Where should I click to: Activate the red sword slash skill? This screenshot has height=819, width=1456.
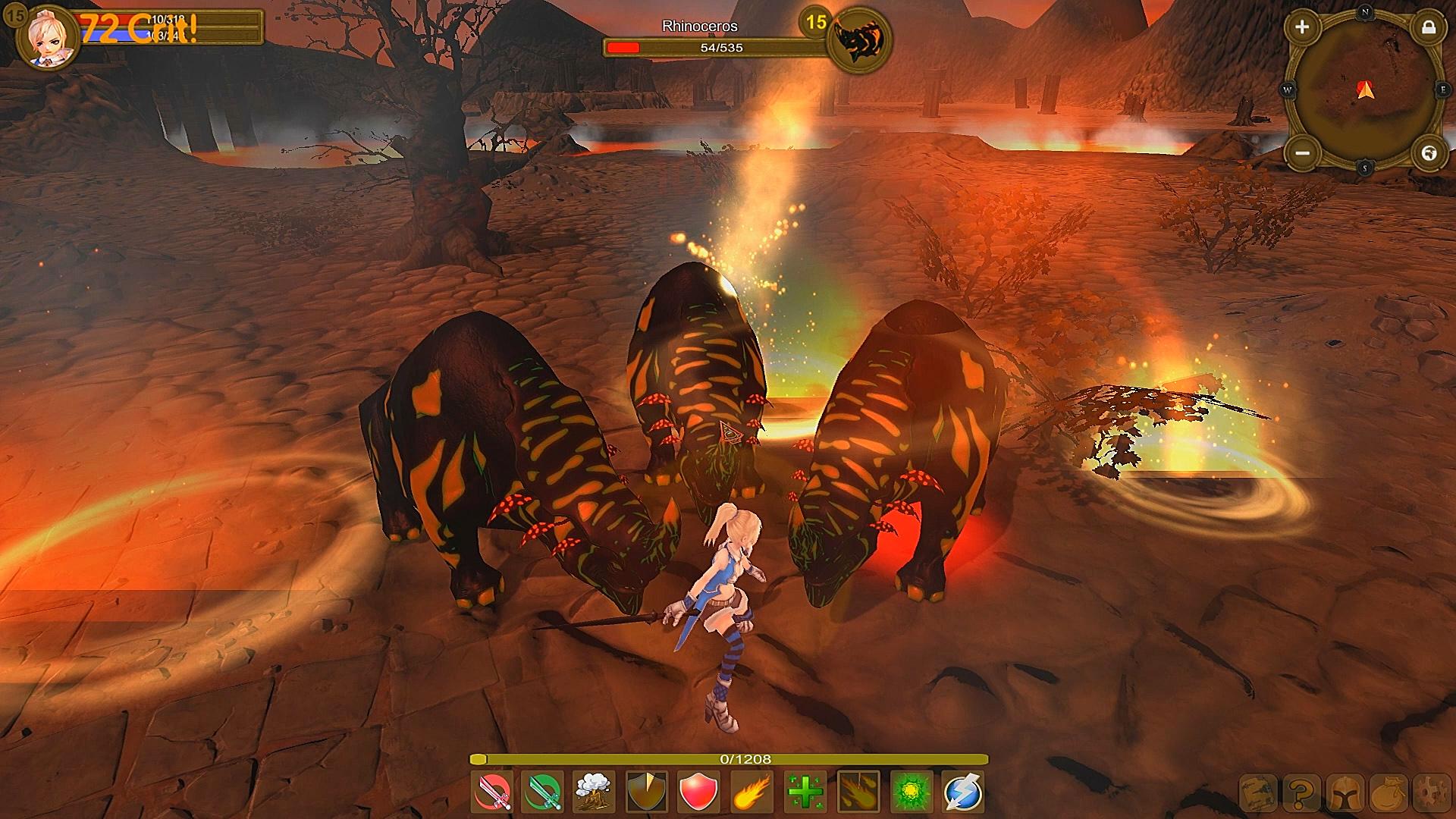[492, 792]
